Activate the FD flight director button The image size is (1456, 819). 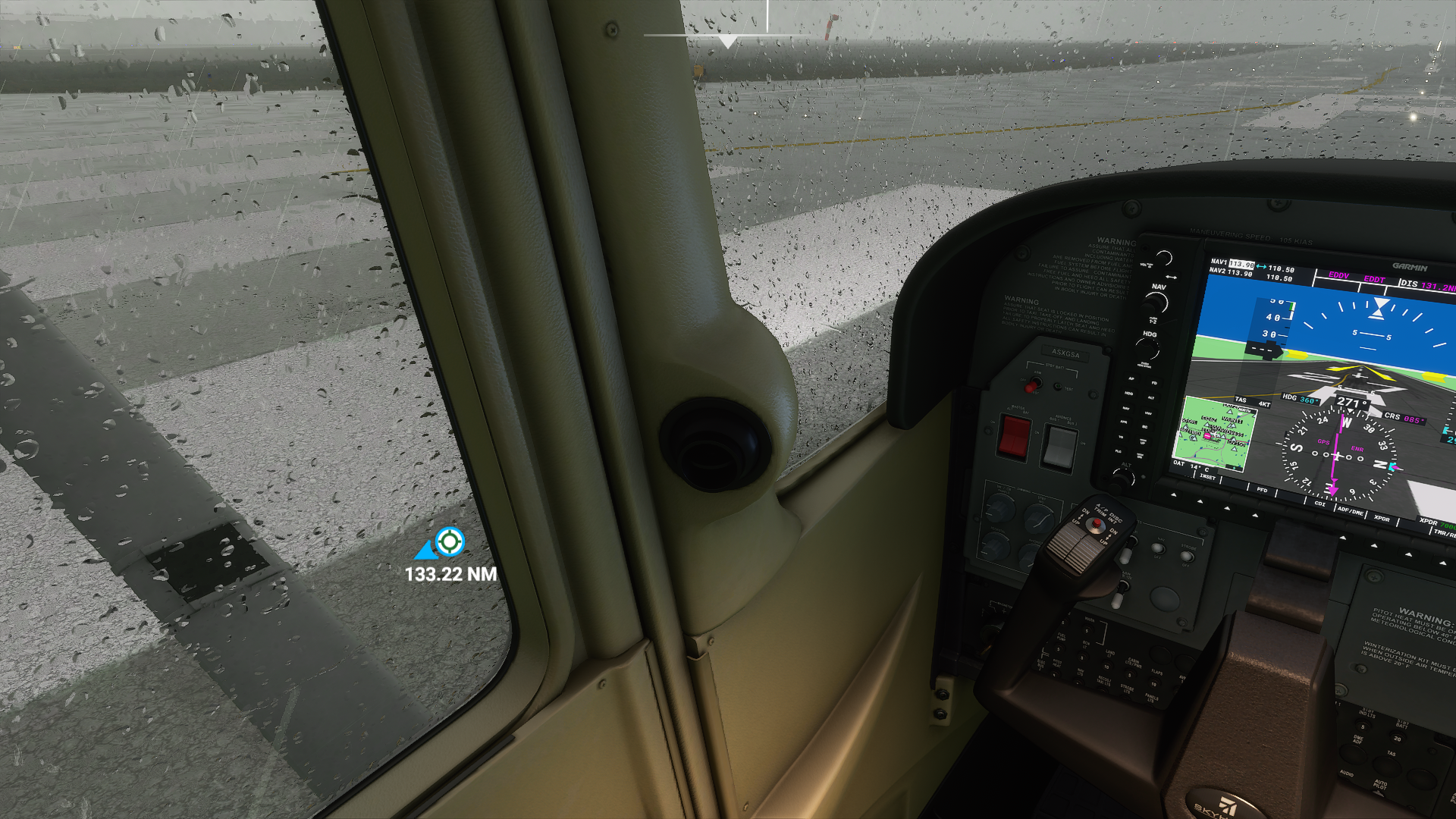click(1154, 384)
